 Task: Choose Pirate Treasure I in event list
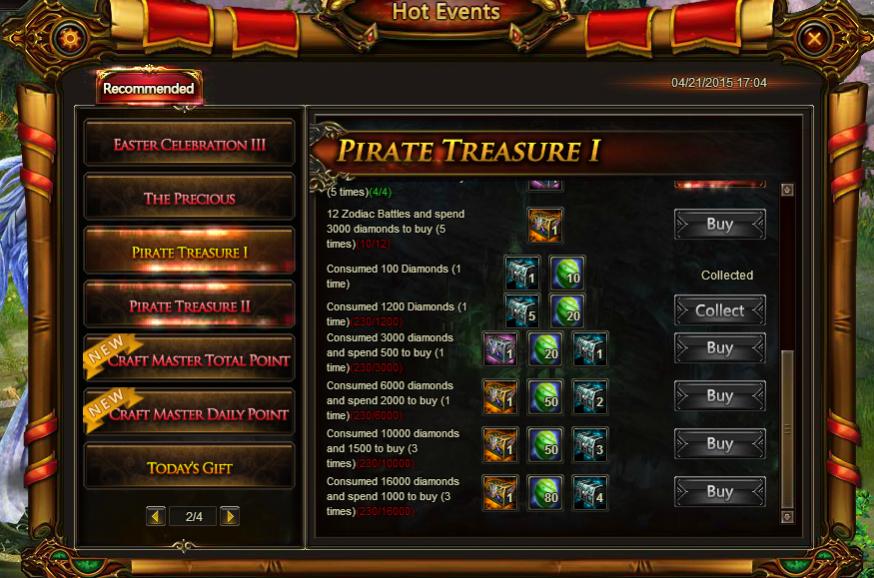(x=189, y=252)
